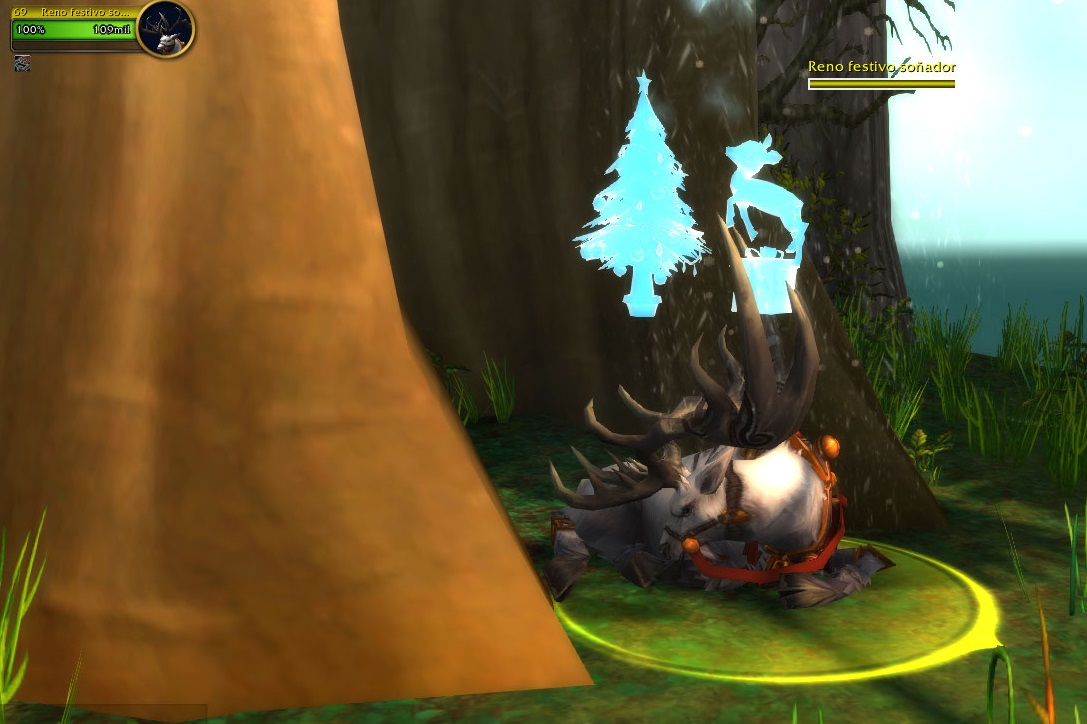Click the reindeer portrait in the target frame
The height and width of the screenshot is (724, 1087).
pos(165,29)
